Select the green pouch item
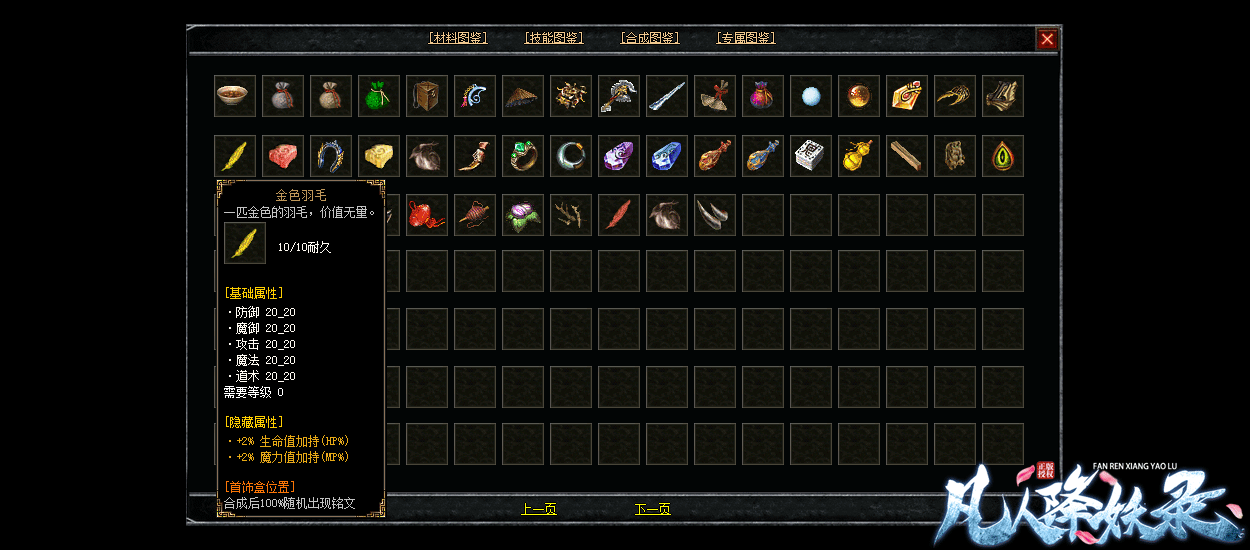This screenshot has width=1250, height=550. 379,96
